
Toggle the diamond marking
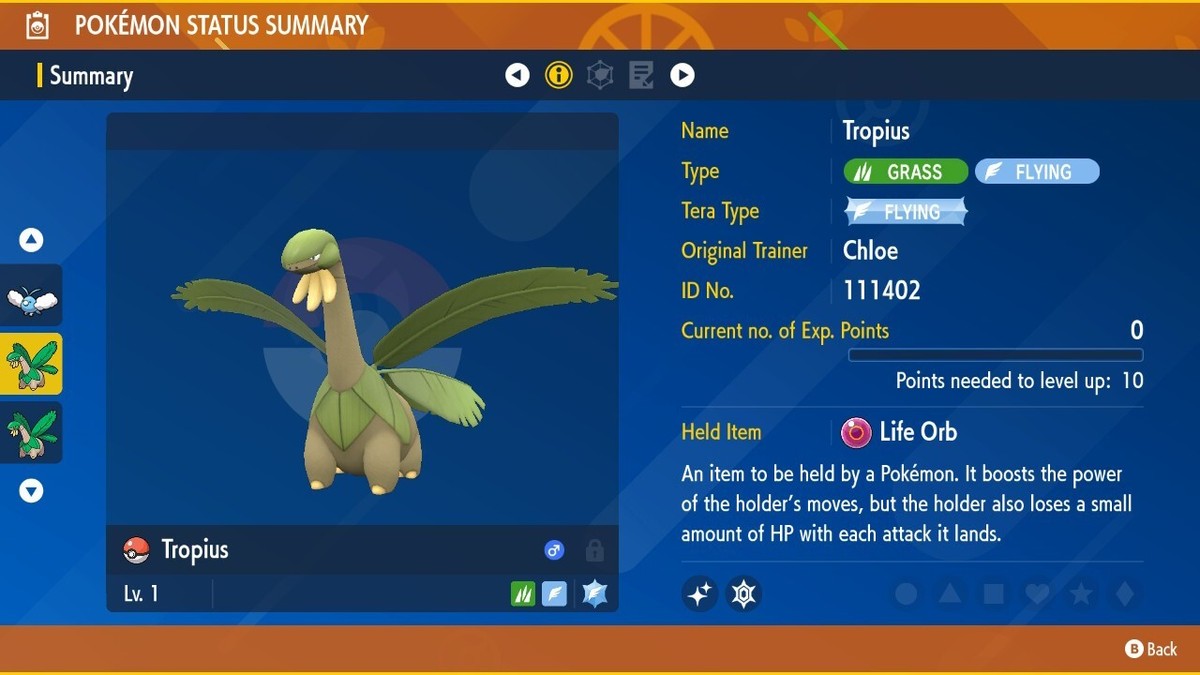[x=1125, y=595]
